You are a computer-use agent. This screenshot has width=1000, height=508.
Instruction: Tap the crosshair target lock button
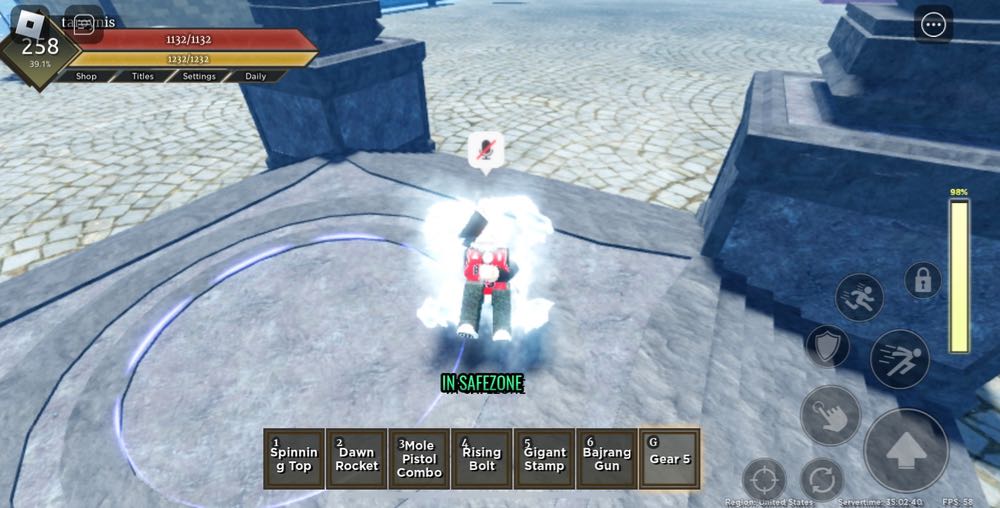tap(764, 479)
